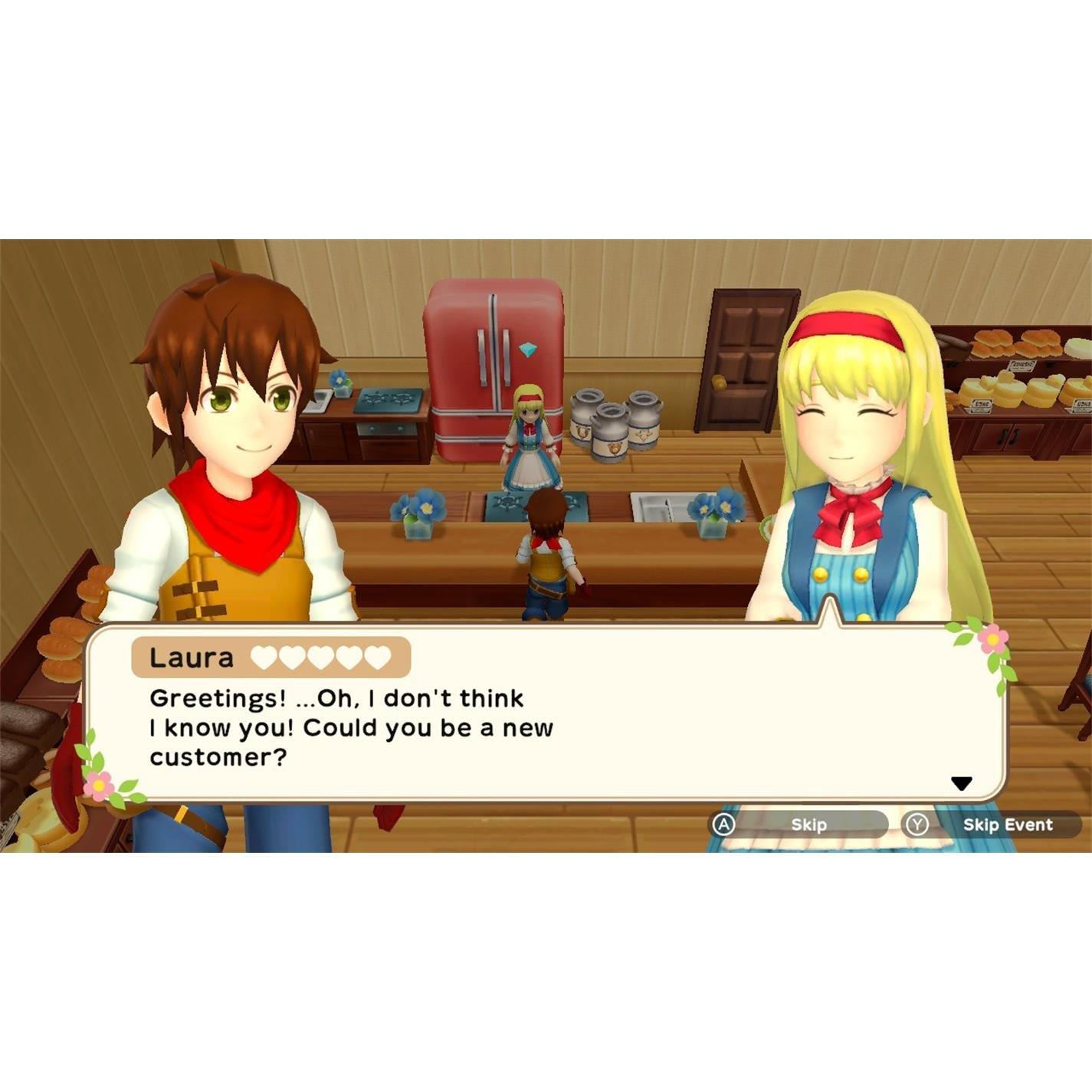Click the Y button Skip Event icon
1092x1092 pixels.
click(x=917, y=822)
